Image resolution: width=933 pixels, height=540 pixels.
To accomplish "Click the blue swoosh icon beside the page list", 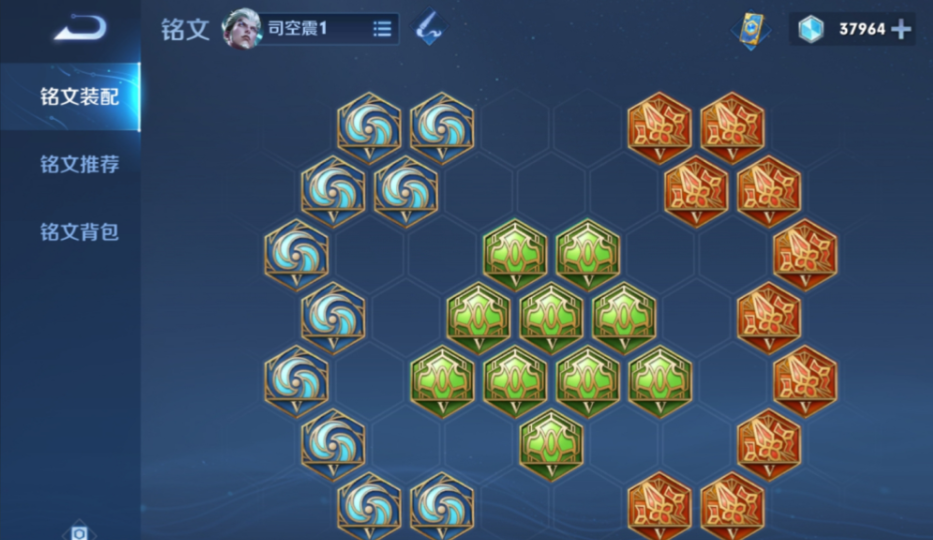I will point(430,28).
